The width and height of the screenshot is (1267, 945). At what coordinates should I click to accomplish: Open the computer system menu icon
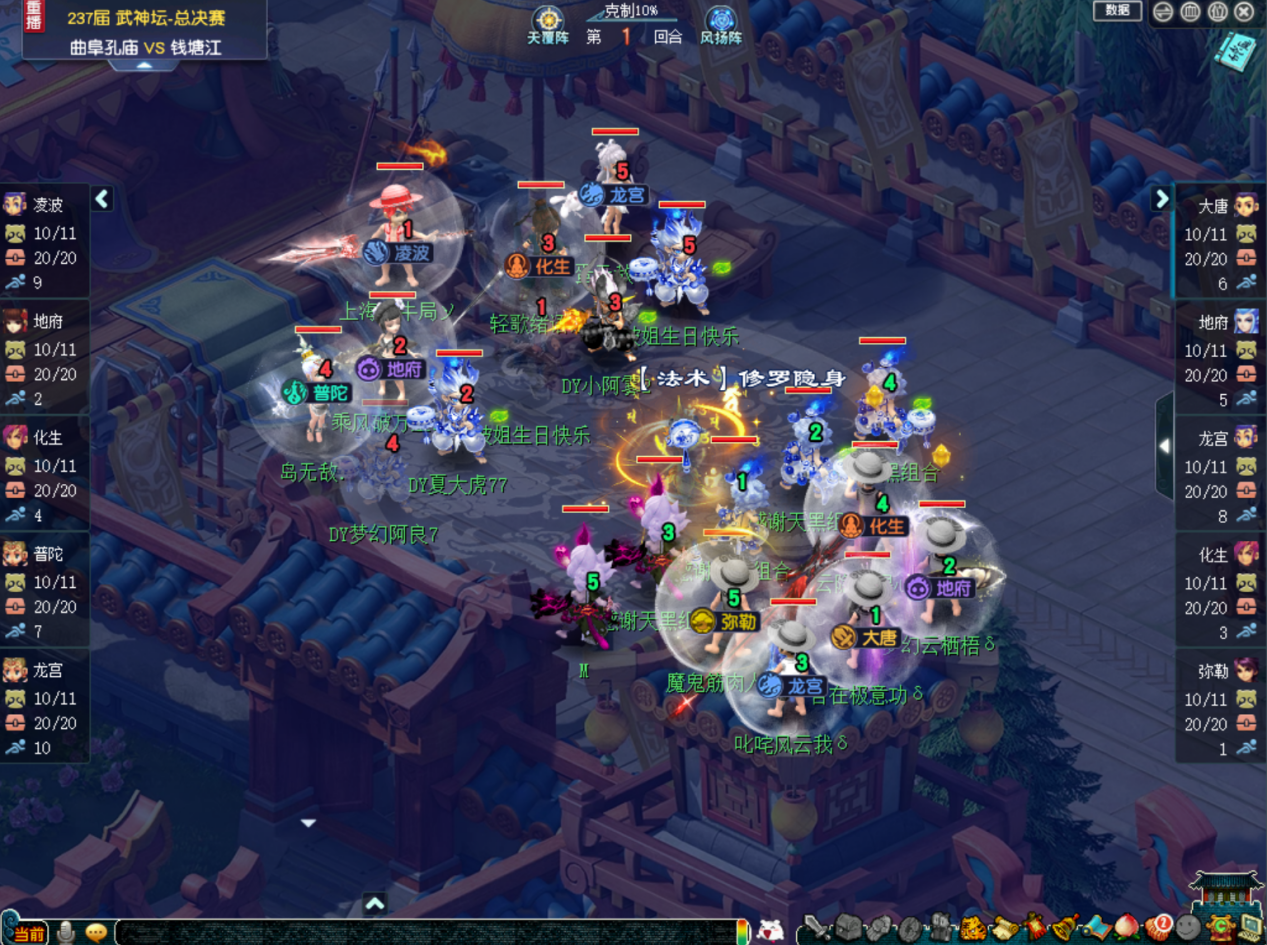pos(1249,928)
